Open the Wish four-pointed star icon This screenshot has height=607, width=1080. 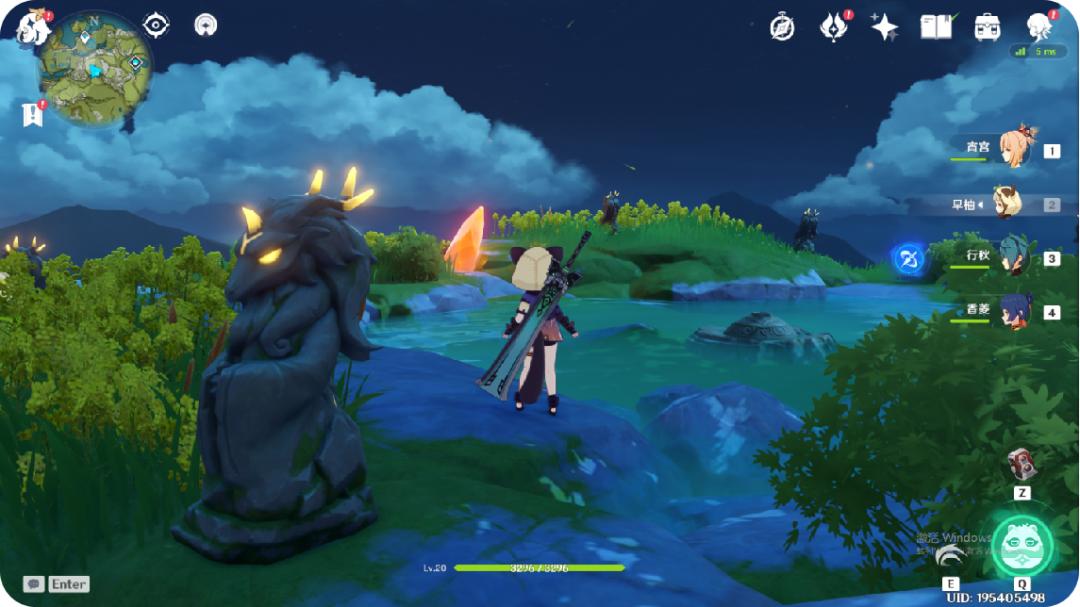(x=884, y=27)
